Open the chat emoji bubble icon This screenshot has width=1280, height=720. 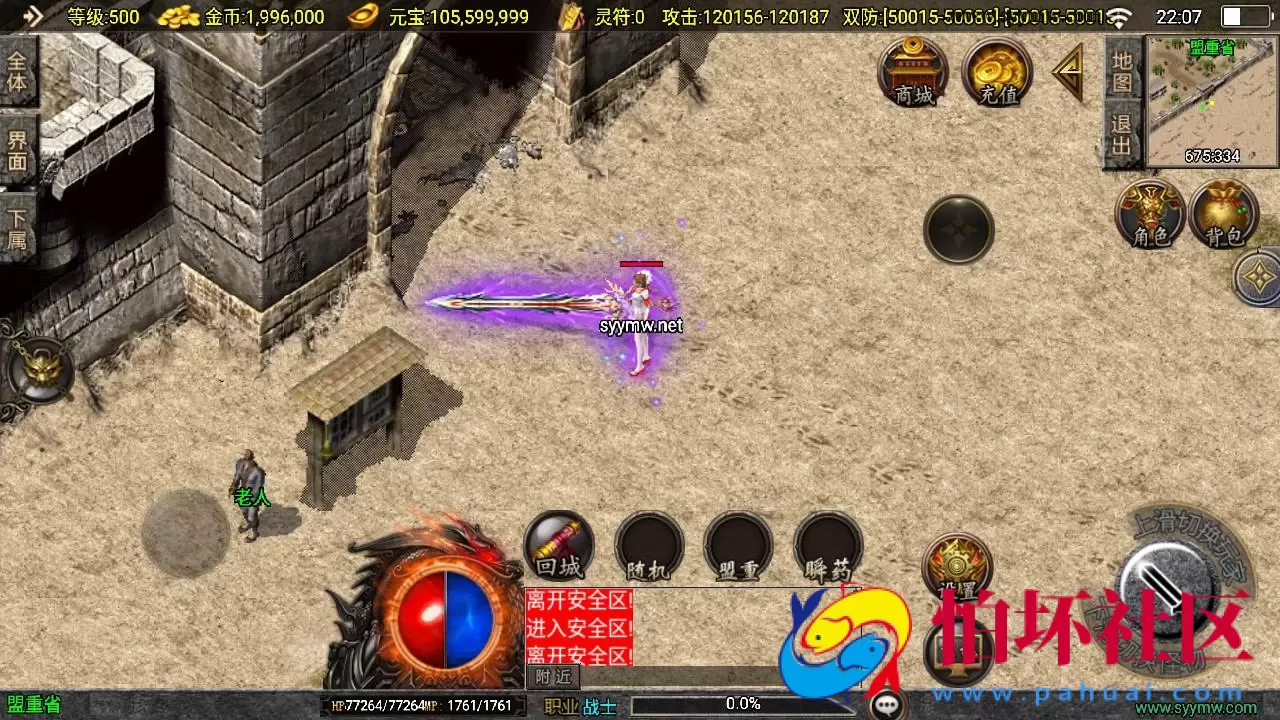[x=884, y=703]
